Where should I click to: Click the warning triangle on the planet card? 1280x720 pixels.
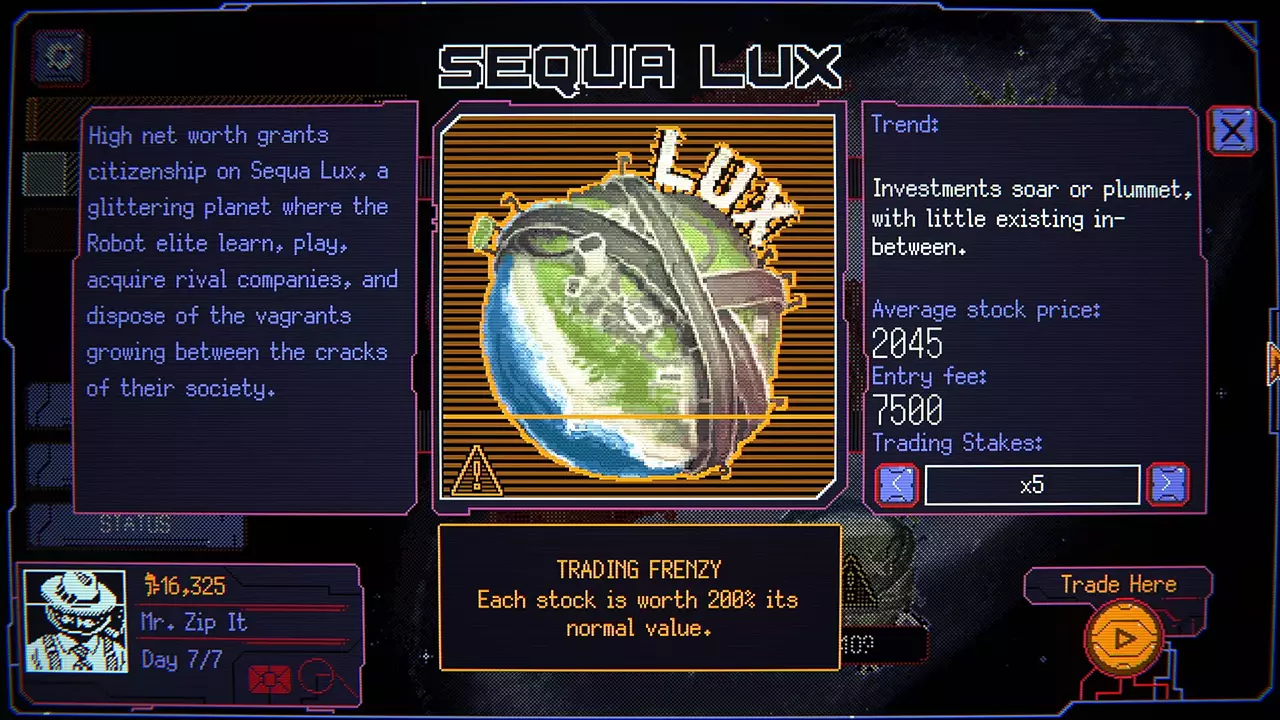(x=477, y=470)
